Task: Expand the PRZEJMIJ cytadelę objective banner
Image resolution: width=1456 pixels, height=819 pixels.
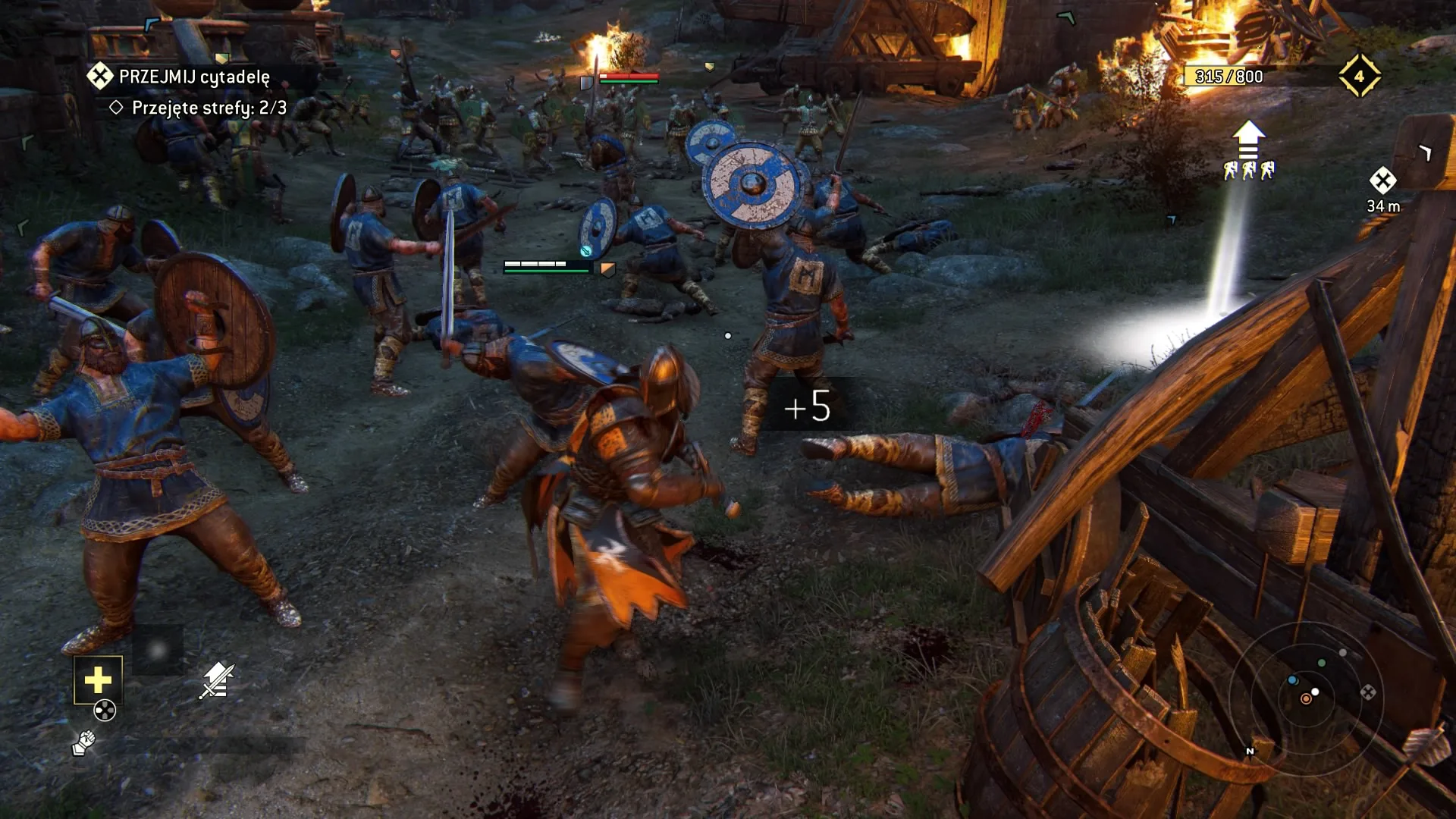Action: coord(193,76)
